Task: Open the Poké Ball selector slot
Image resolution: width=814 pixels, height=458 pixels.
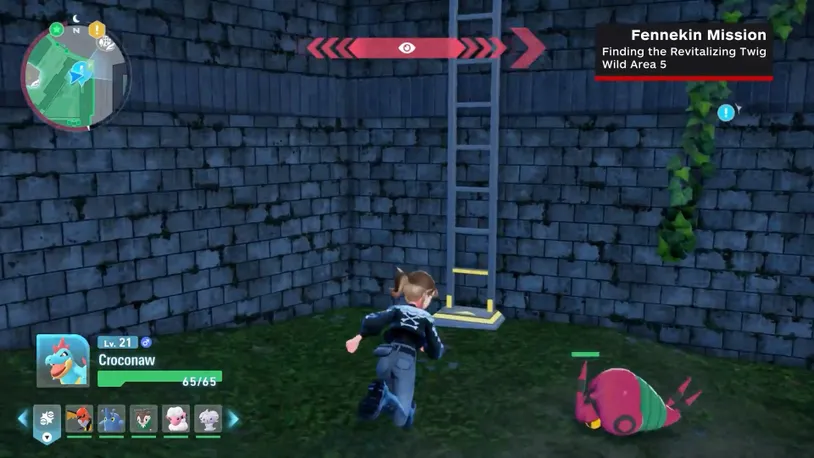Action: tap(47, 420)
